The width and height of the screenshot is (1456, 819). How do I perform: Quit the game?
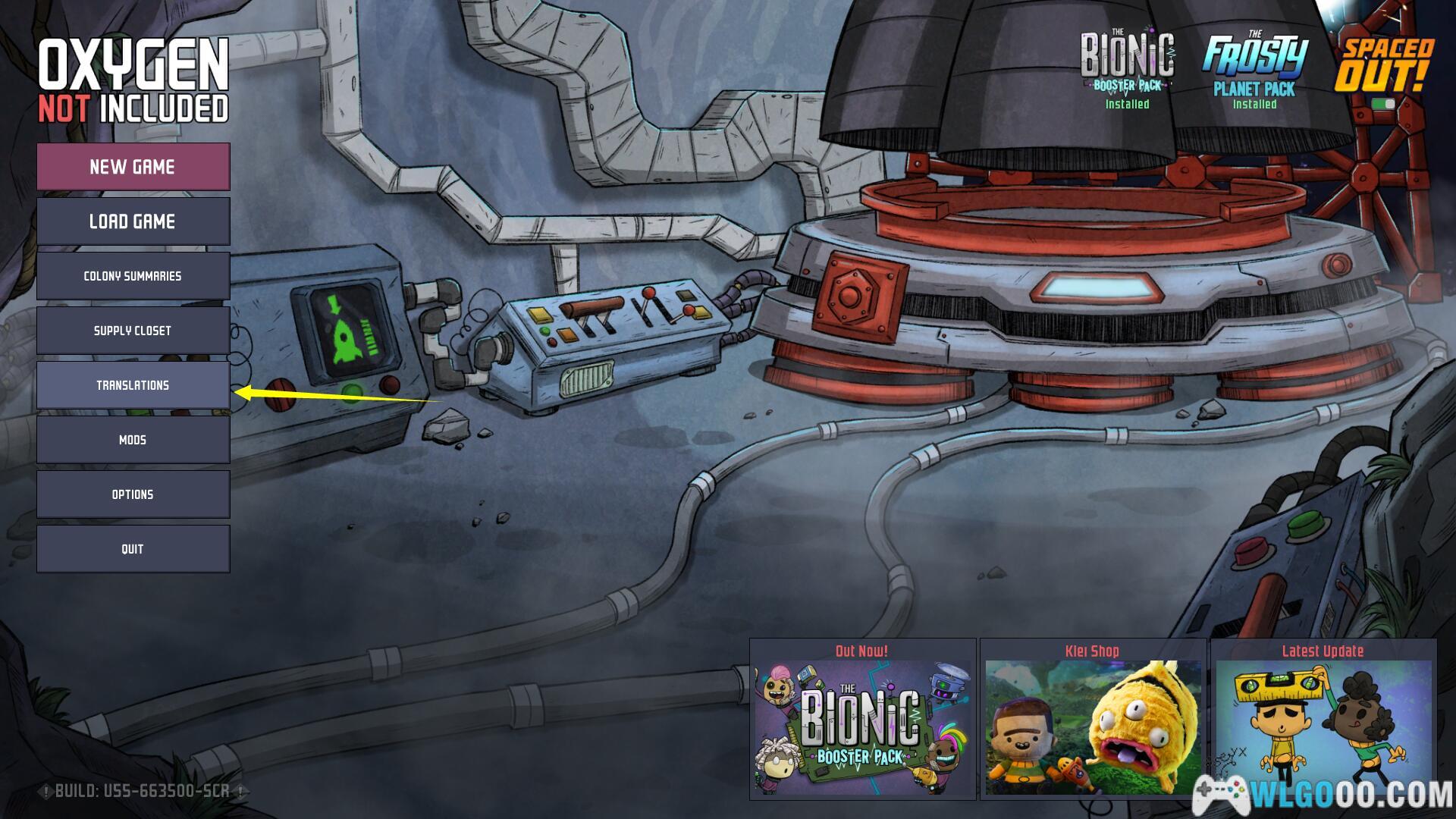[x=133, y=549]
